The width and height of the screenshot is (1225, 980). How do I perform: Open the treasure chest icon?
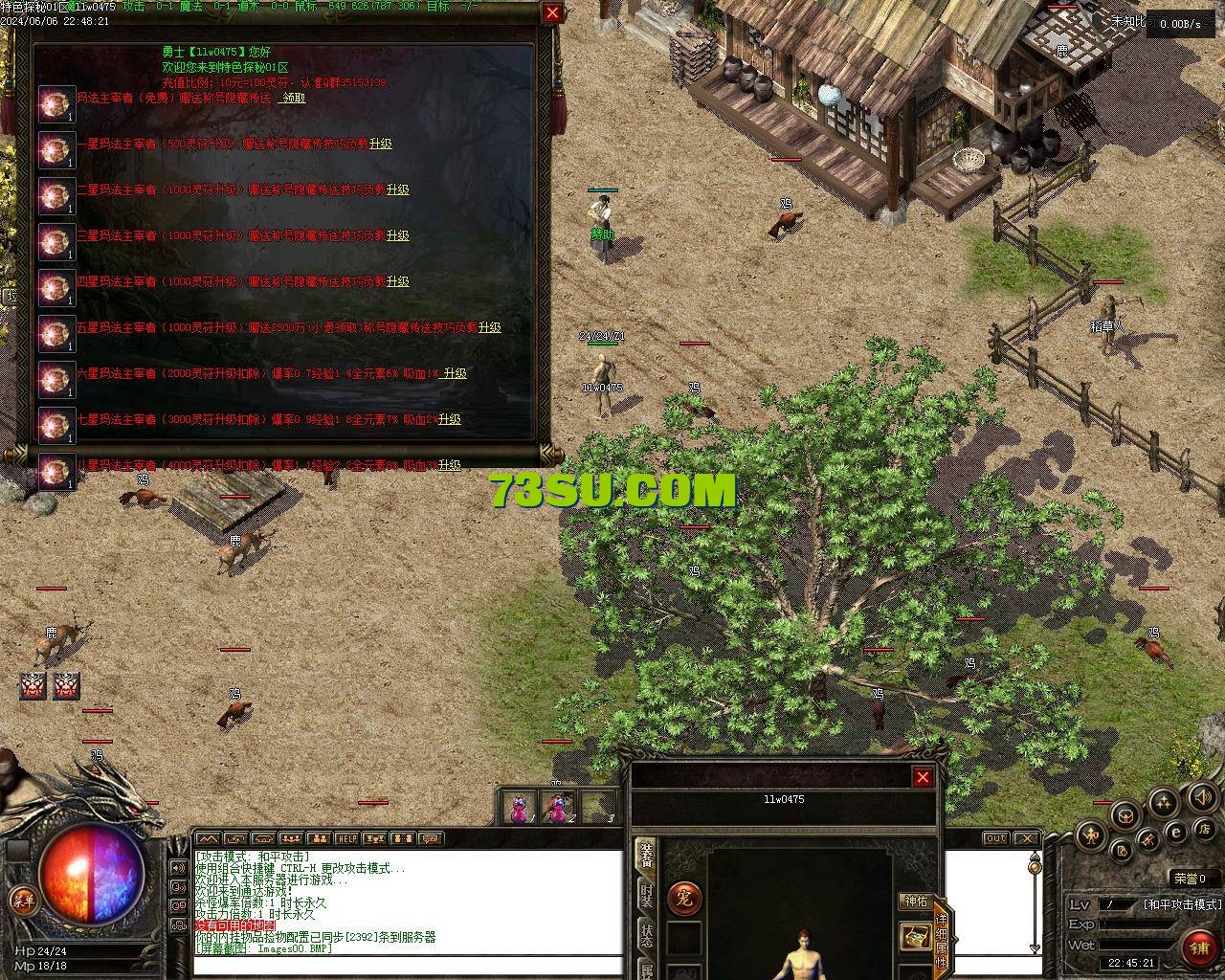[x=916, y=936]
